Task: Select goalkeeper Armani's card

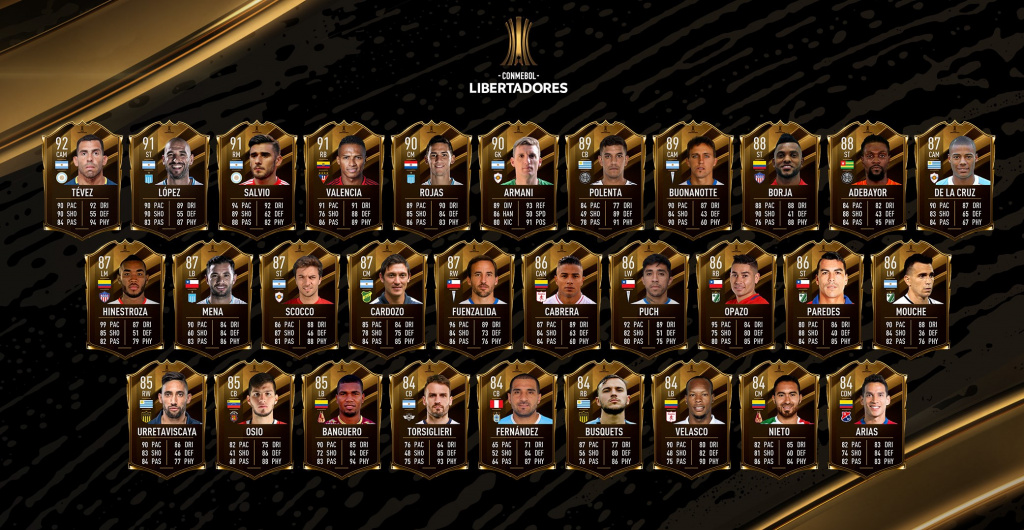Action: click(518, 178)
